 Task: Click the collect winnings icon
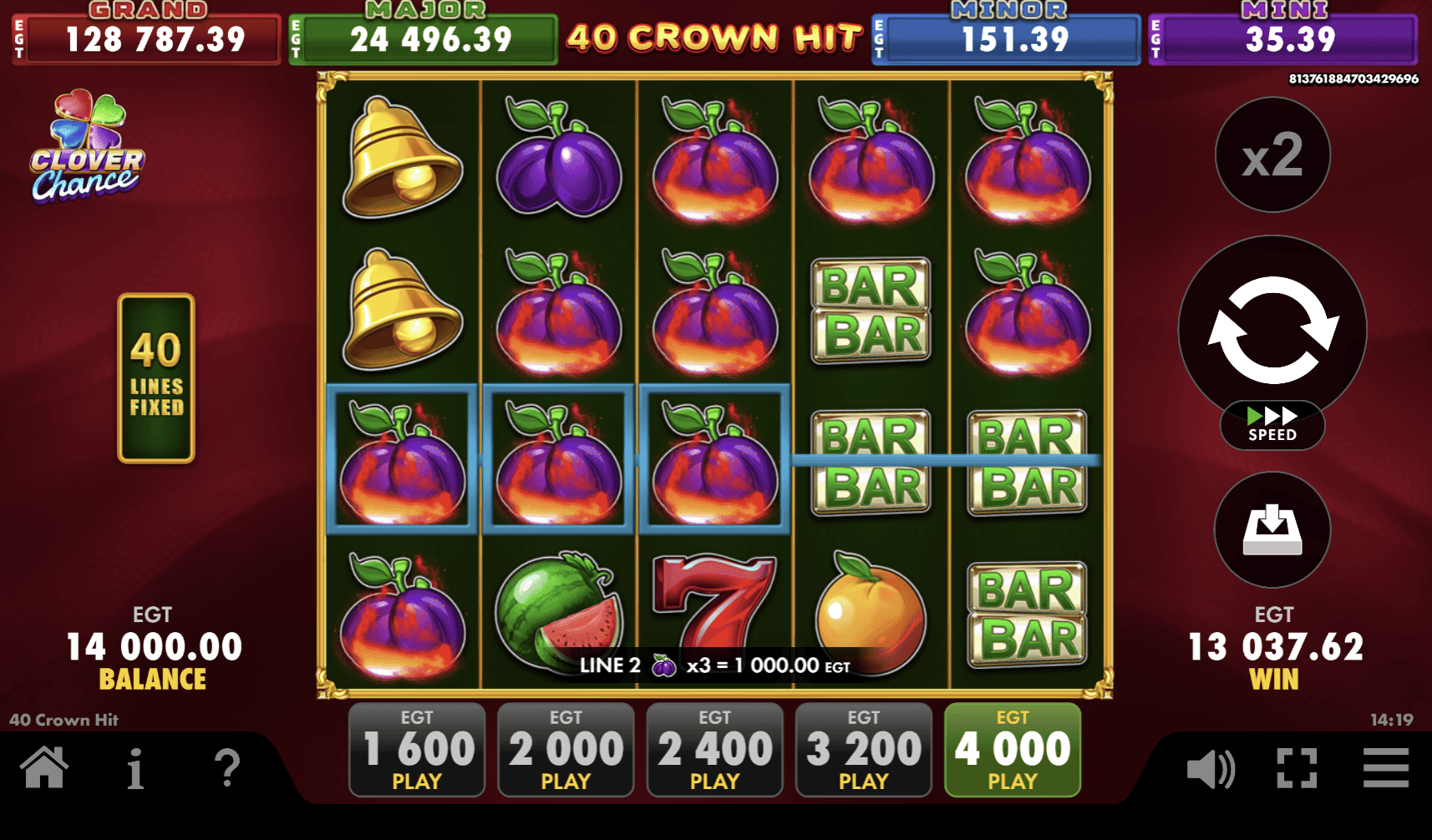click(x=1271, y=529)
